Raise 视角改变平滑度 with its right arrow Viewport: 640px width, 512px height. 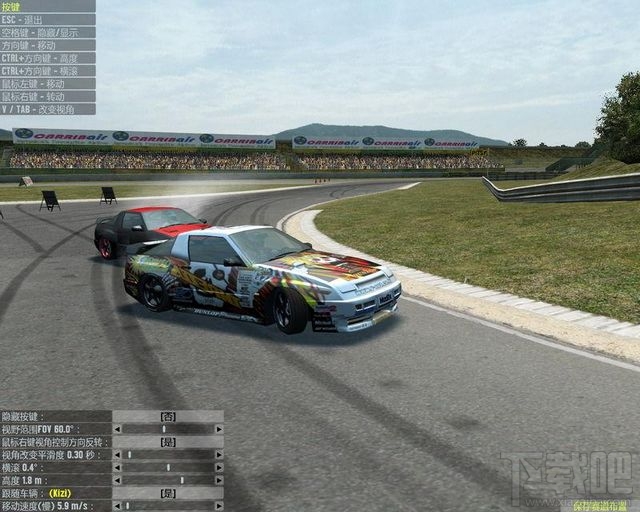click(219, 455)
